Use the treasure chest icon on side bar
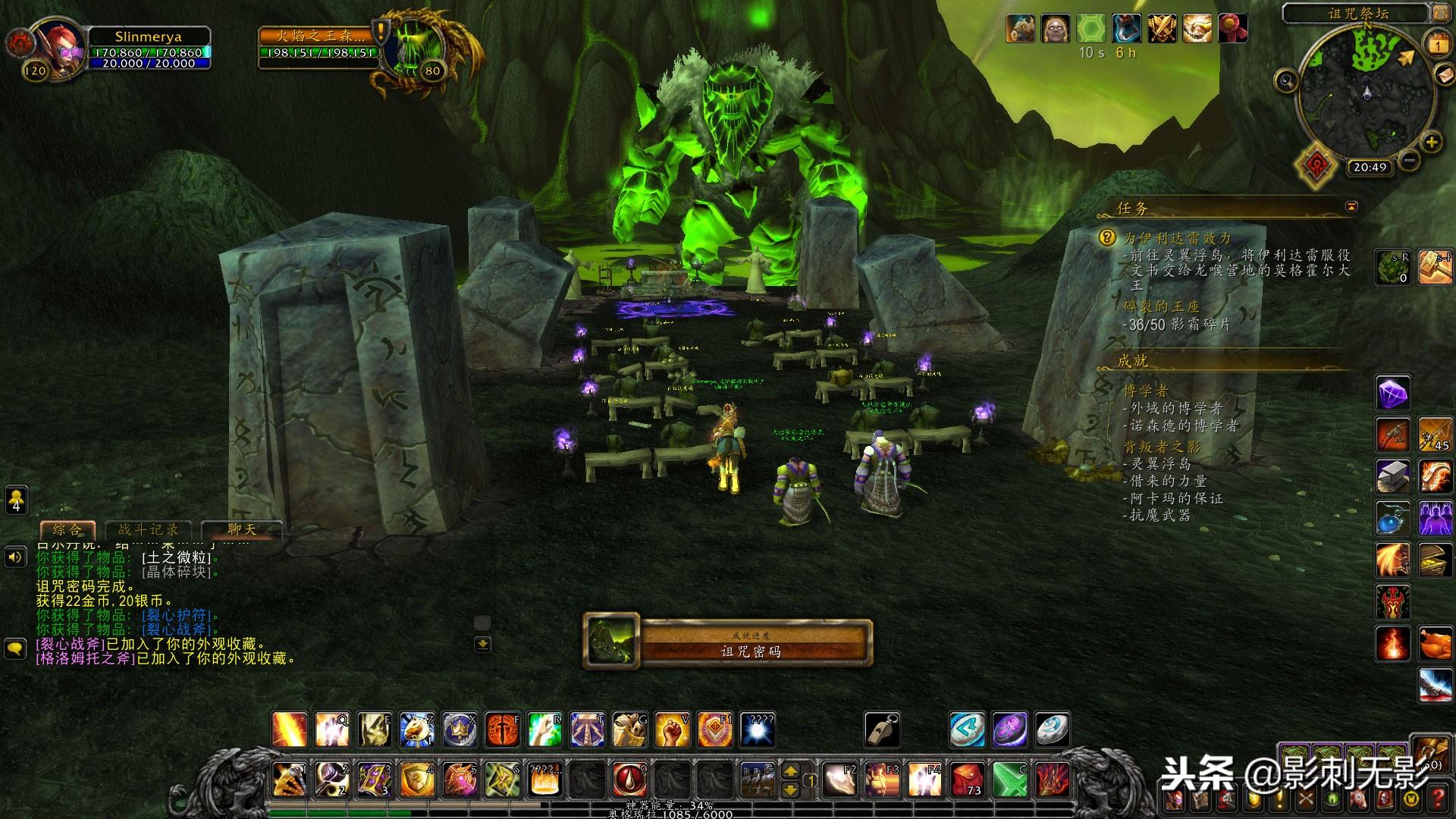This screenshot has width=1456, height=819. 1435,560
